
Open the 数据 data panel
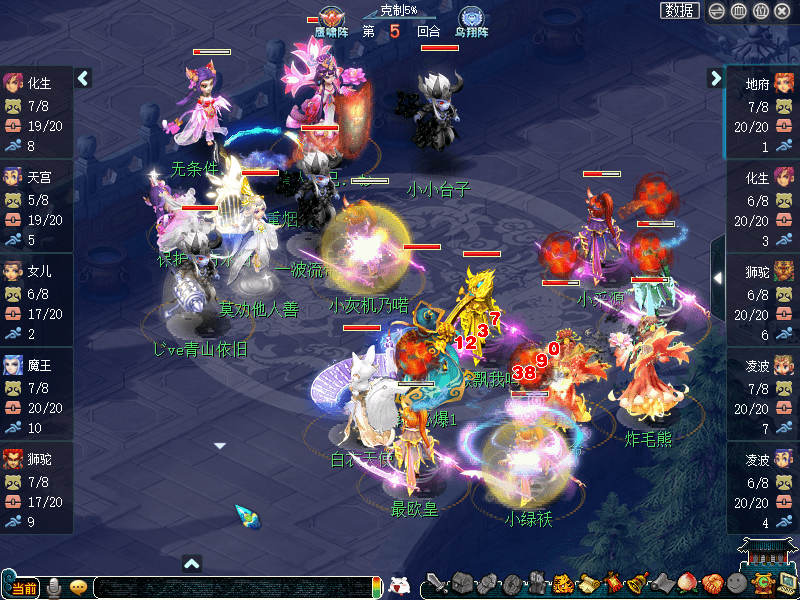[679, 11]
